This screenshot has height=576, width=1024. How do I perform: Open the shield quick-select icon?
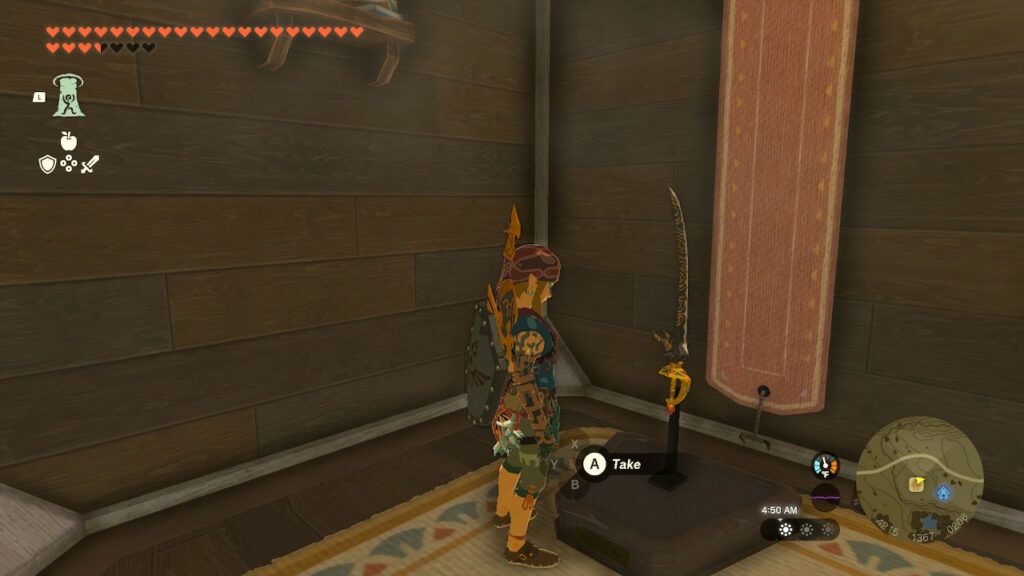tap(47, 164)
